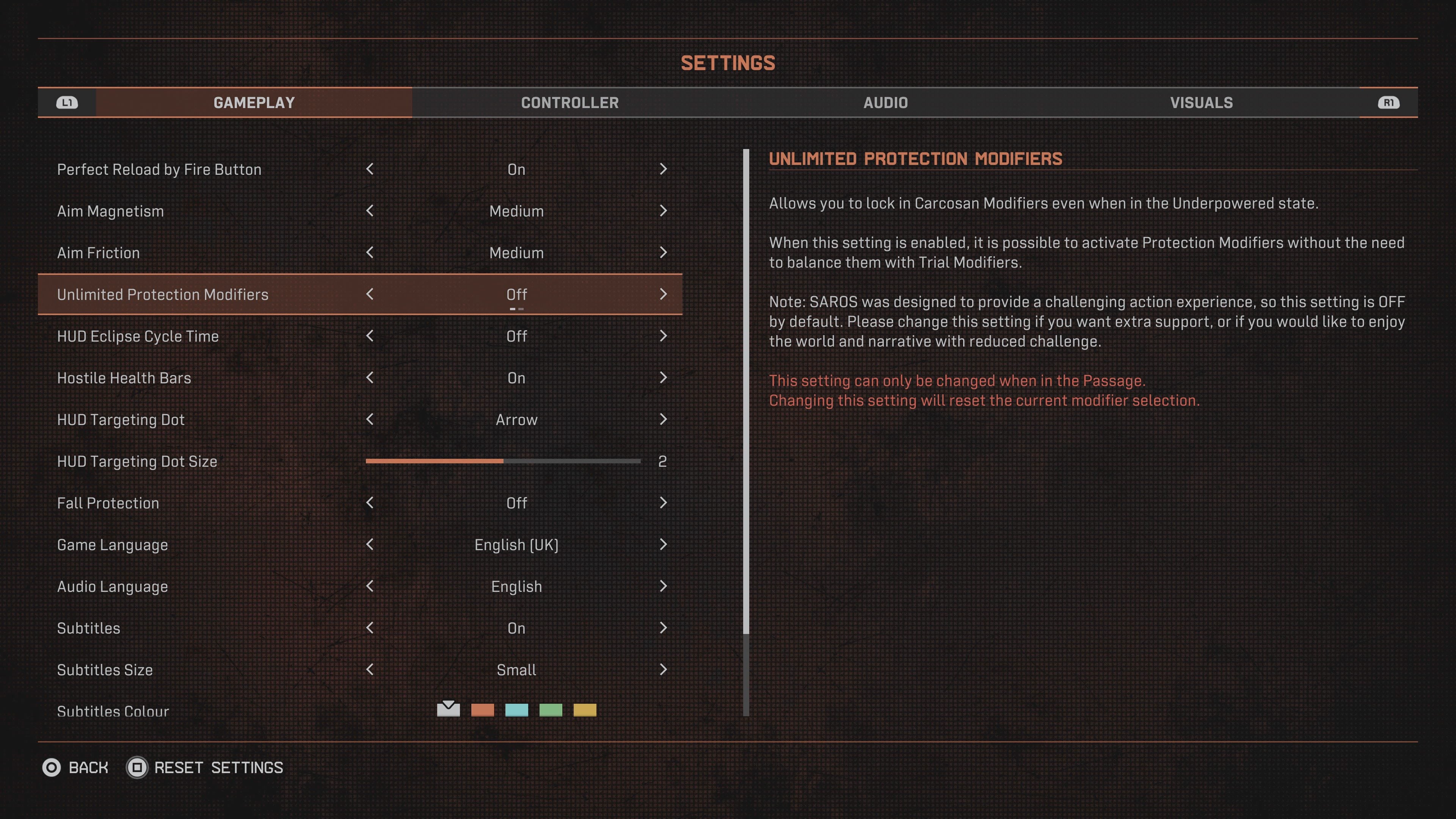Switch Audio Language with left arrow

coord(370,586)
